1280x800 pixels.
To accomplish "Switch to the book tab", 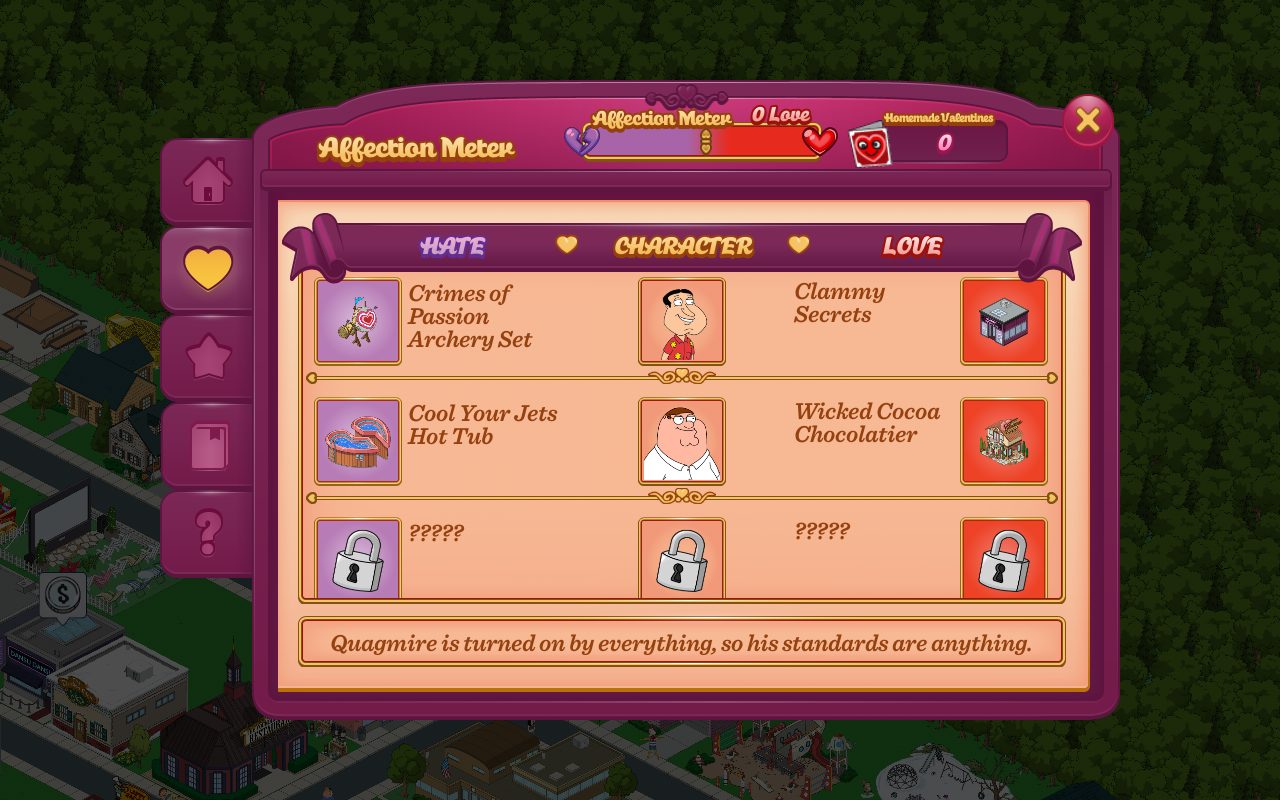I will [208, 446].
